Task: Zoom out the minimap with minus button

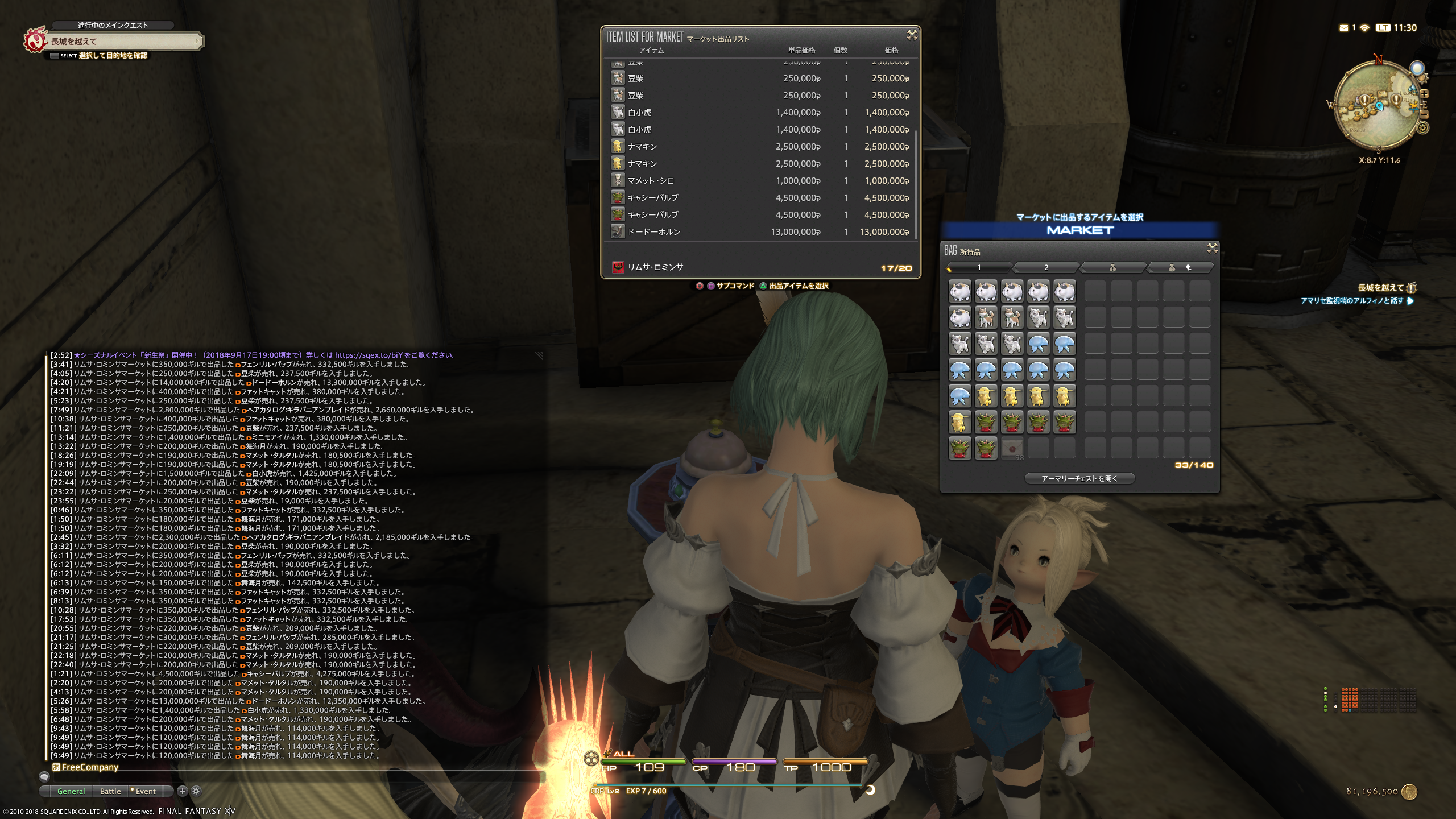Action: tap(1424, 114)
